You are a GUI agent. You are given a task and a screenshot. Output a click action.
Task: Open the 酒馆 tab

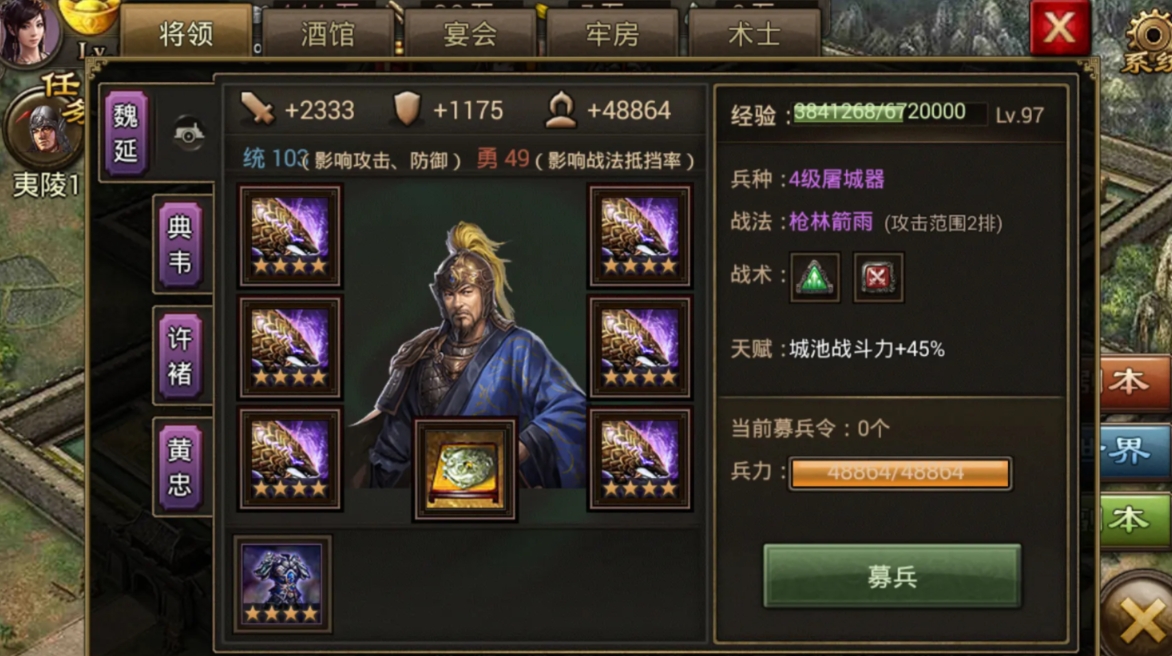(x=328, y=35)
